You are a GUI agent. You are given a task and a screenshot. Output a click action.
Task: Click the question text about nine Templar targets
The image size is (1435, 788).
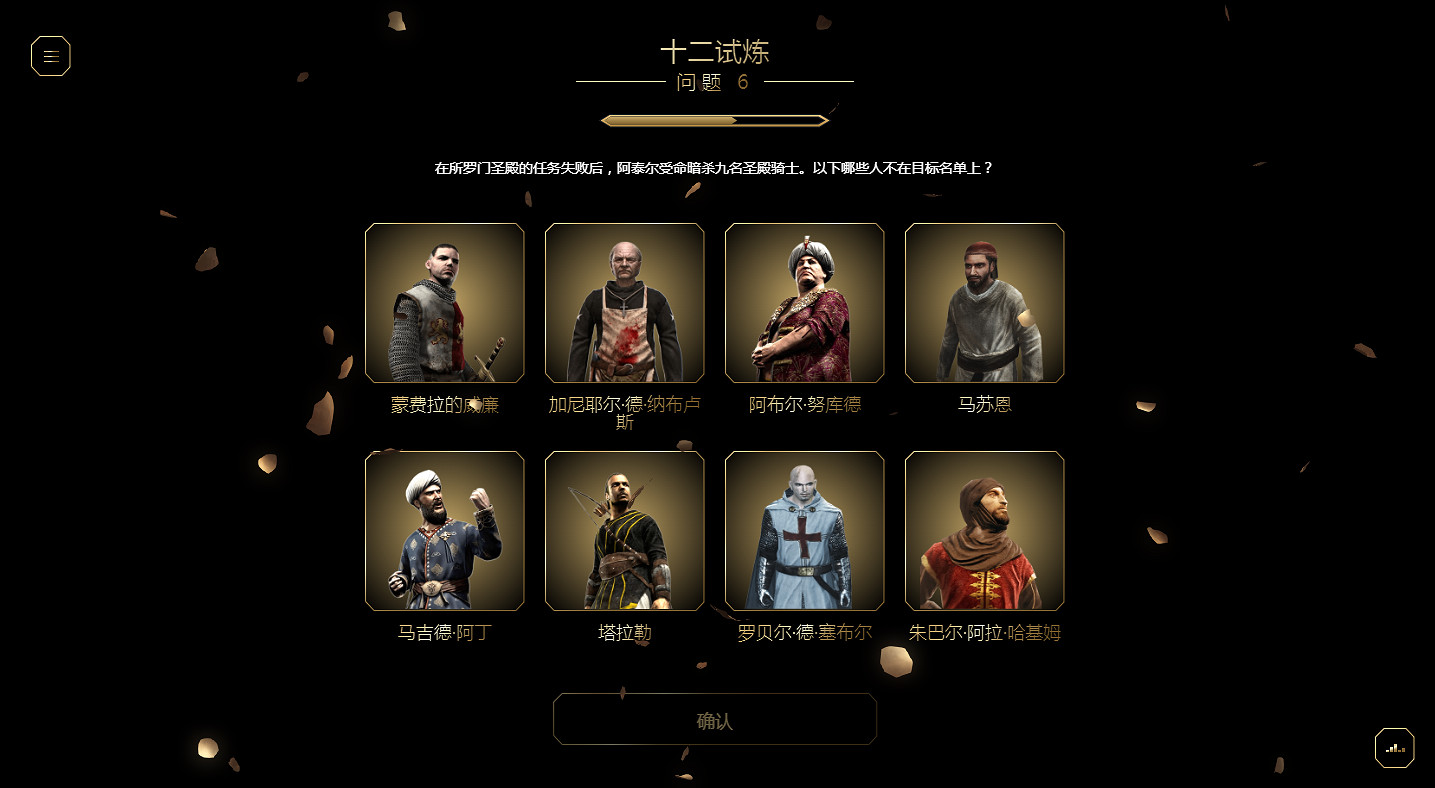coord(716,167)
